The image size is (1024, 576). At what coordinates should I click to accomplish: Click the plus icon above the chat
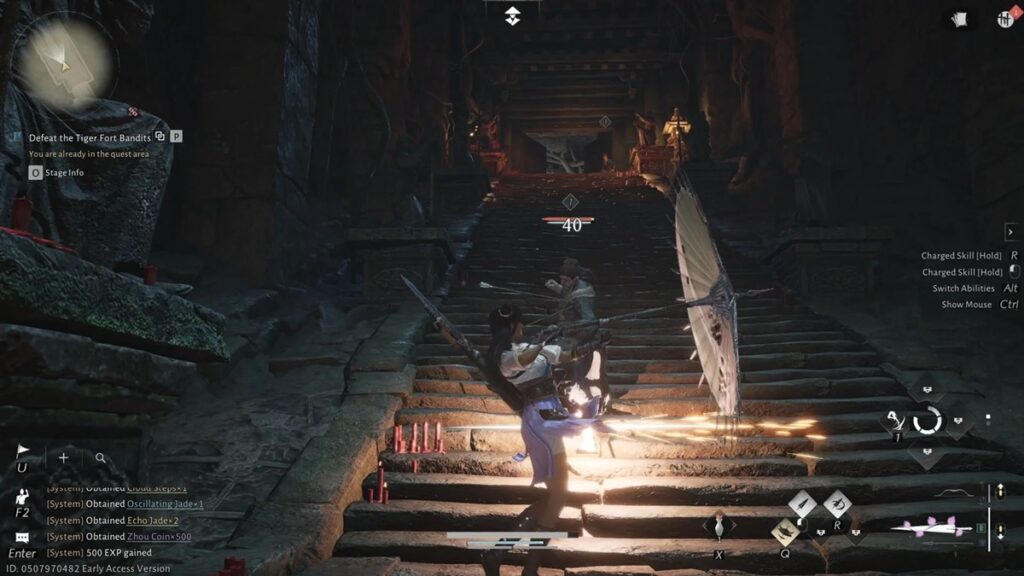point(63,457)
